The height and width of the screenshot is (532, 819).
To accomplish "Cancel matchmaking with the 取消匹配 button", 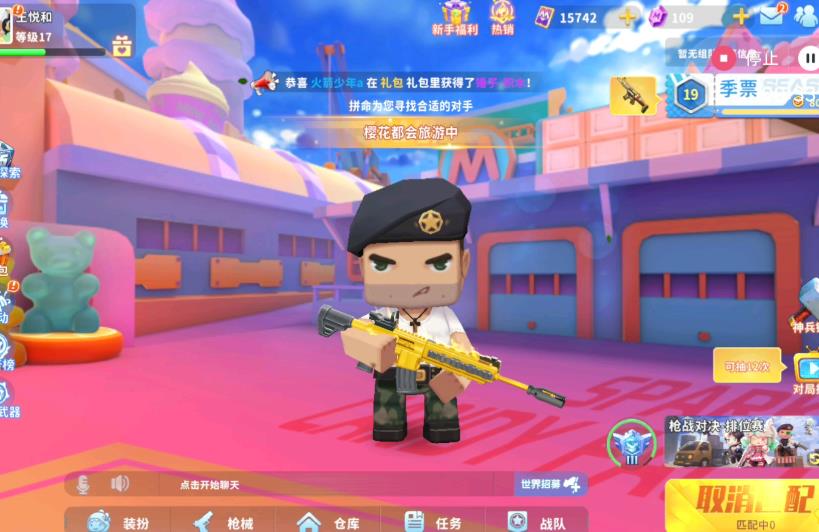I will (742, 497).
